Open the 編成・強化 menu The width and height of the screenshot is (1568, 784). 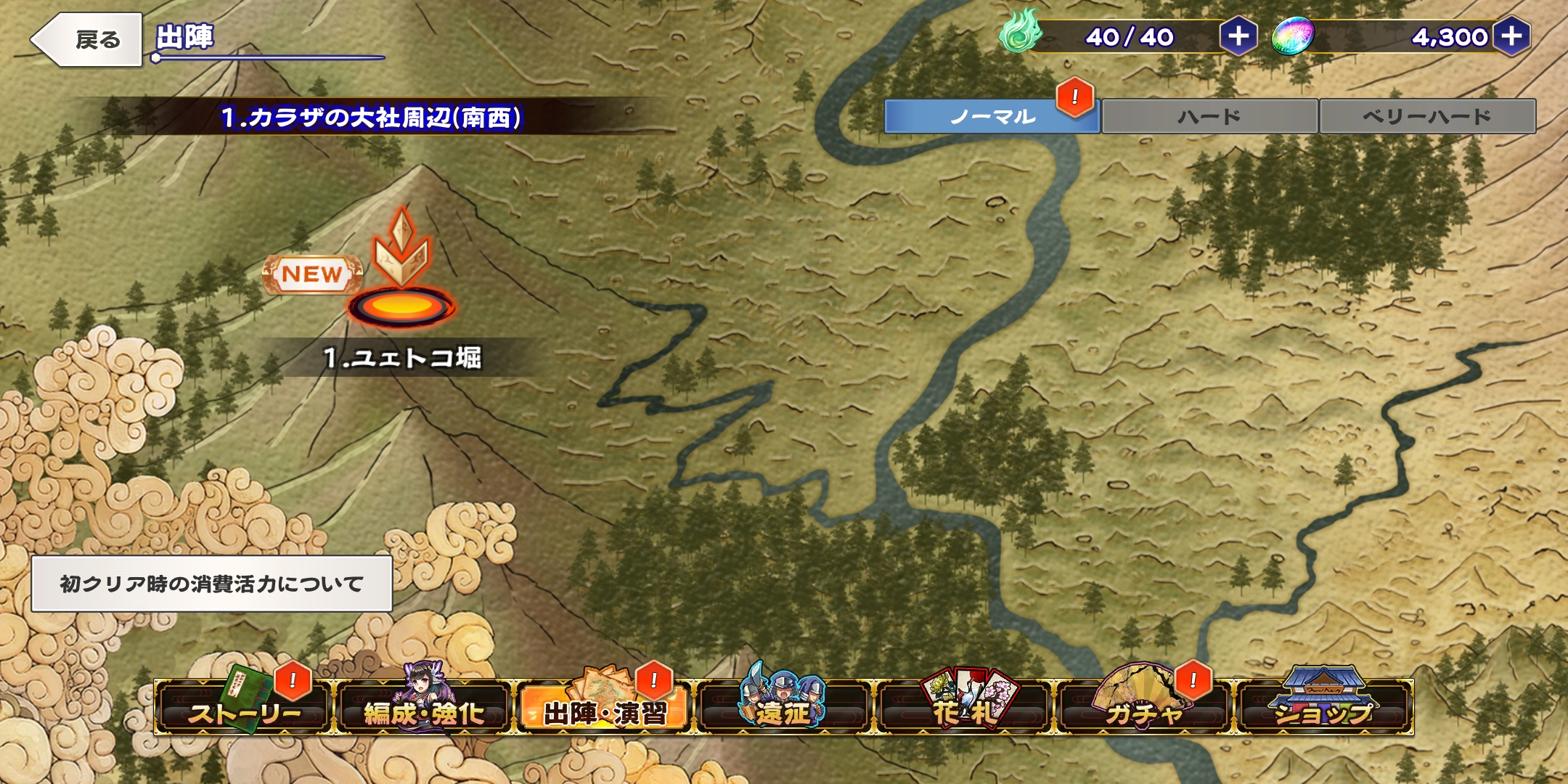pyautogui.click(x=424, y=708)
